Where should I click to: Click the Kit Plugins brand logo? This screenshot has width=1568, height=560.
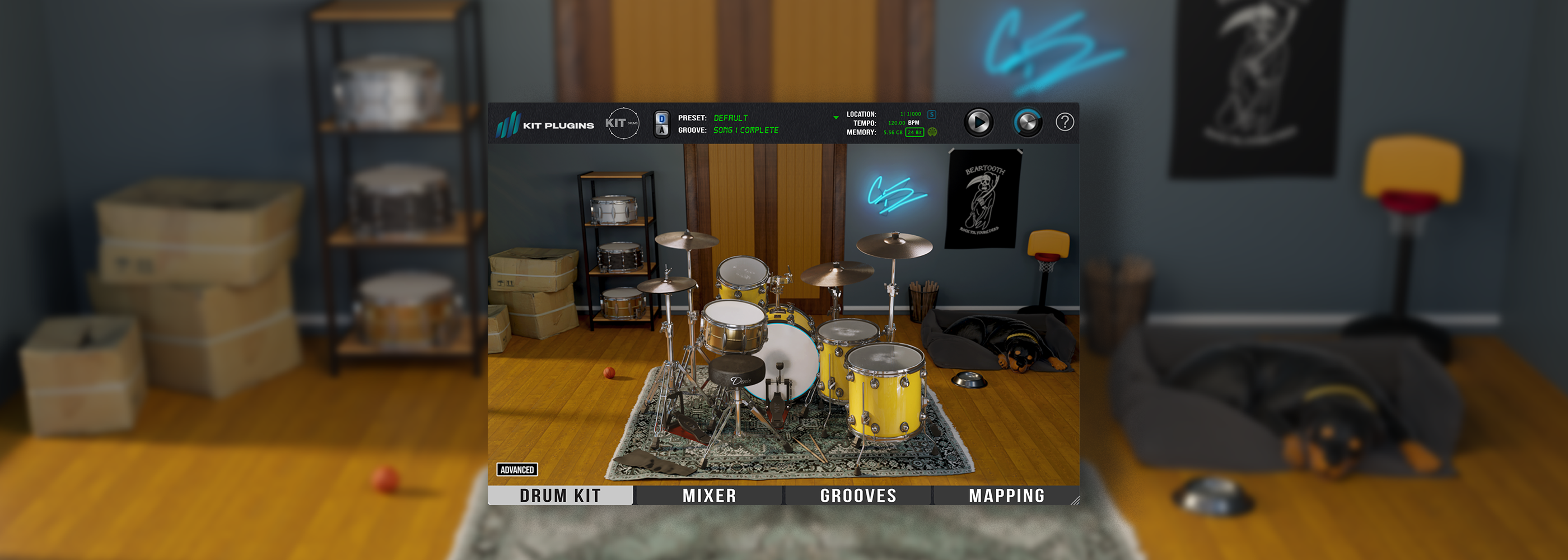(545, 125)
